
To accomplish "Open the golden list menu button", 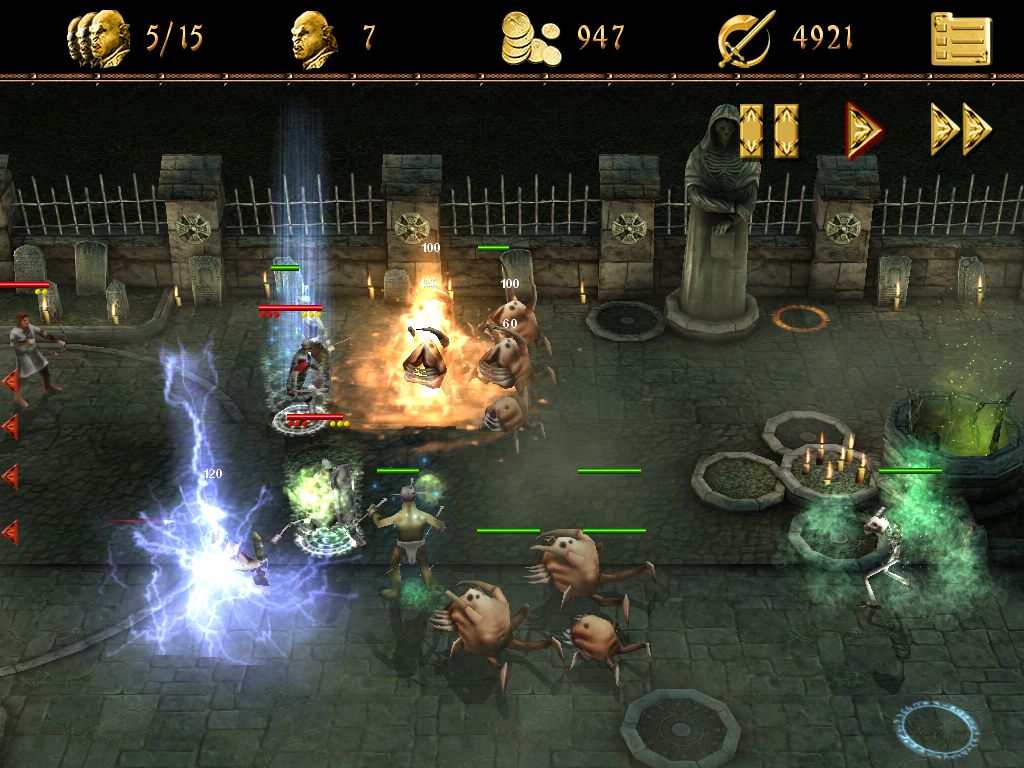I will click(961, 38).
